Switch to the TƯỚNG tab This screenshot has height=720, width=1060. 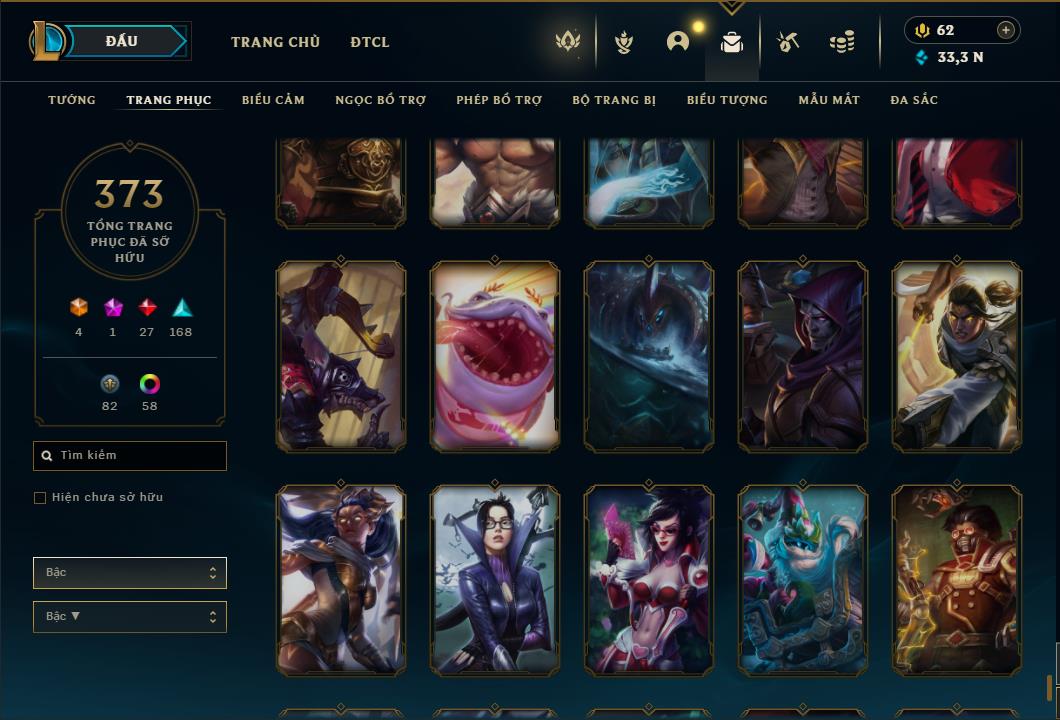coord(72,100)
